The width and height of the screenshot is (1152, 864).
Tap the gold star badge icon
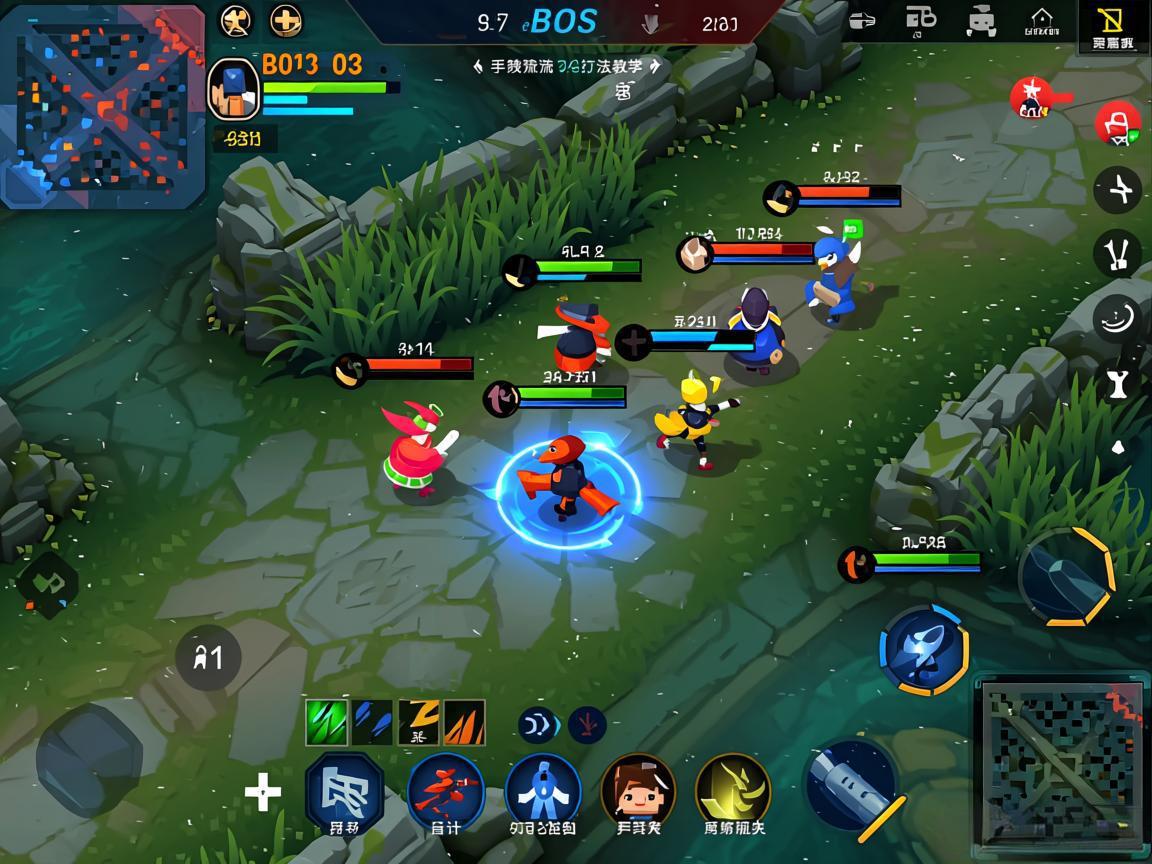[x=236, y=20]
